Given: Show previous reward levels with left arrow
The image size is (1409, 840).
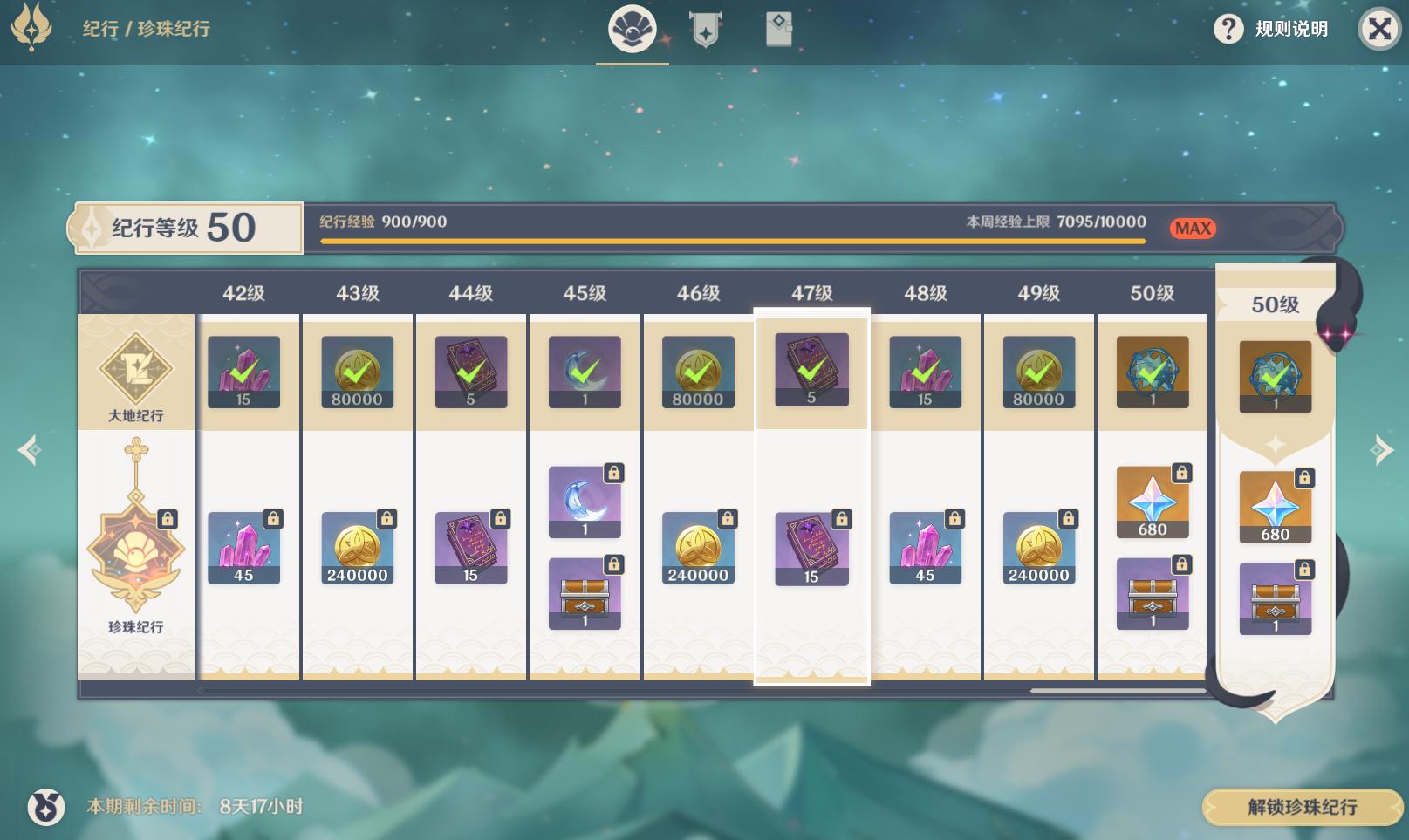Looking at the screenshot, I should point(30,450).
